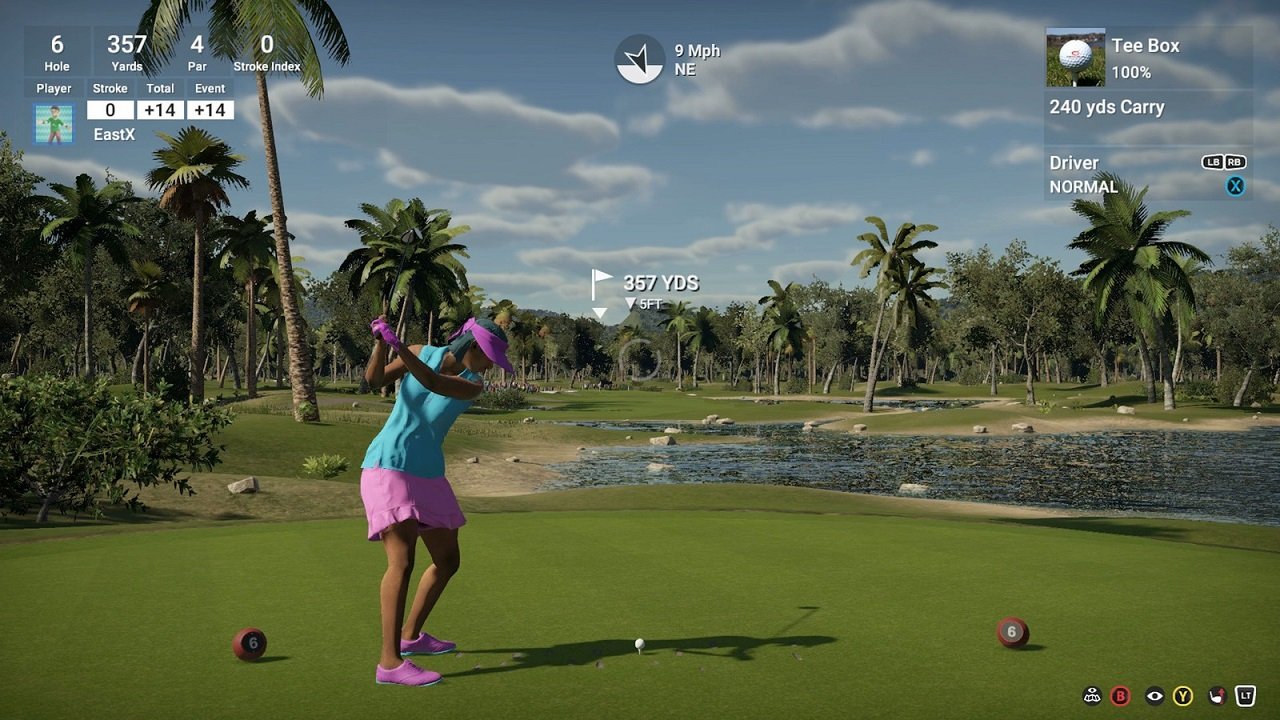Click the 100% lie percentage indicator
The image size is (1280, 720).
click(1133, 71)
